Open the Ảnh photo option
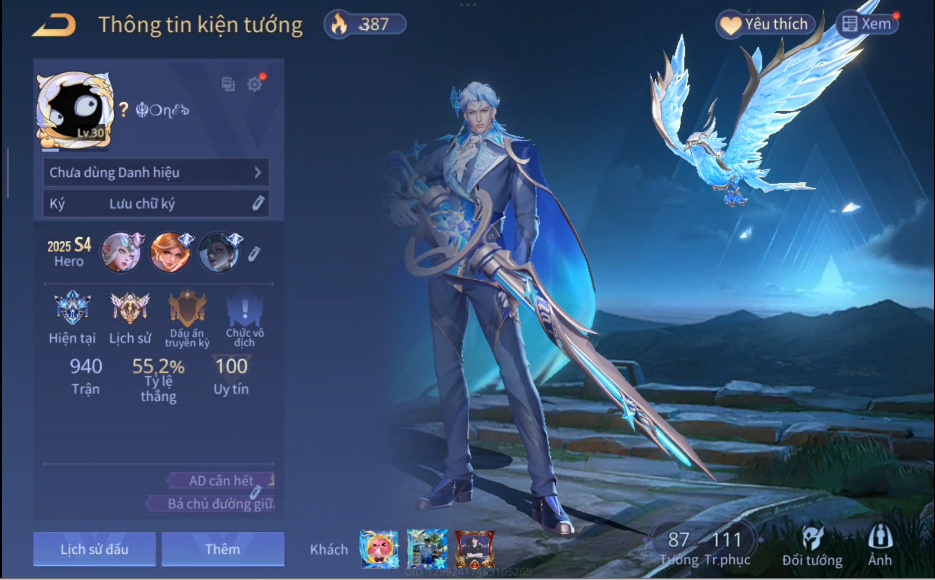Screen dimensions: 935x580 click(x=880, y=546)
